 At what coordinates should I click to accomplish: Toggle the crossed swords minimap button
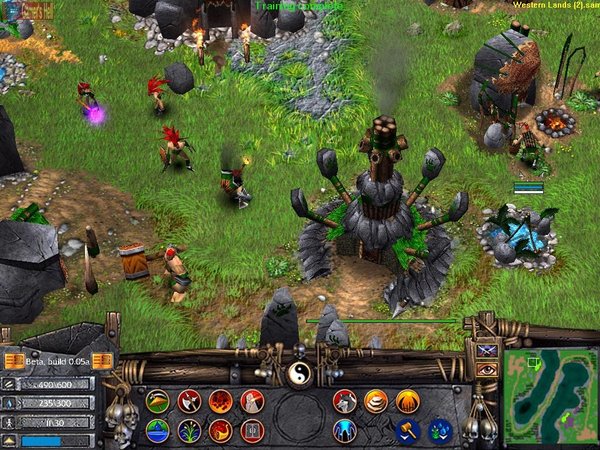point(487,350)
